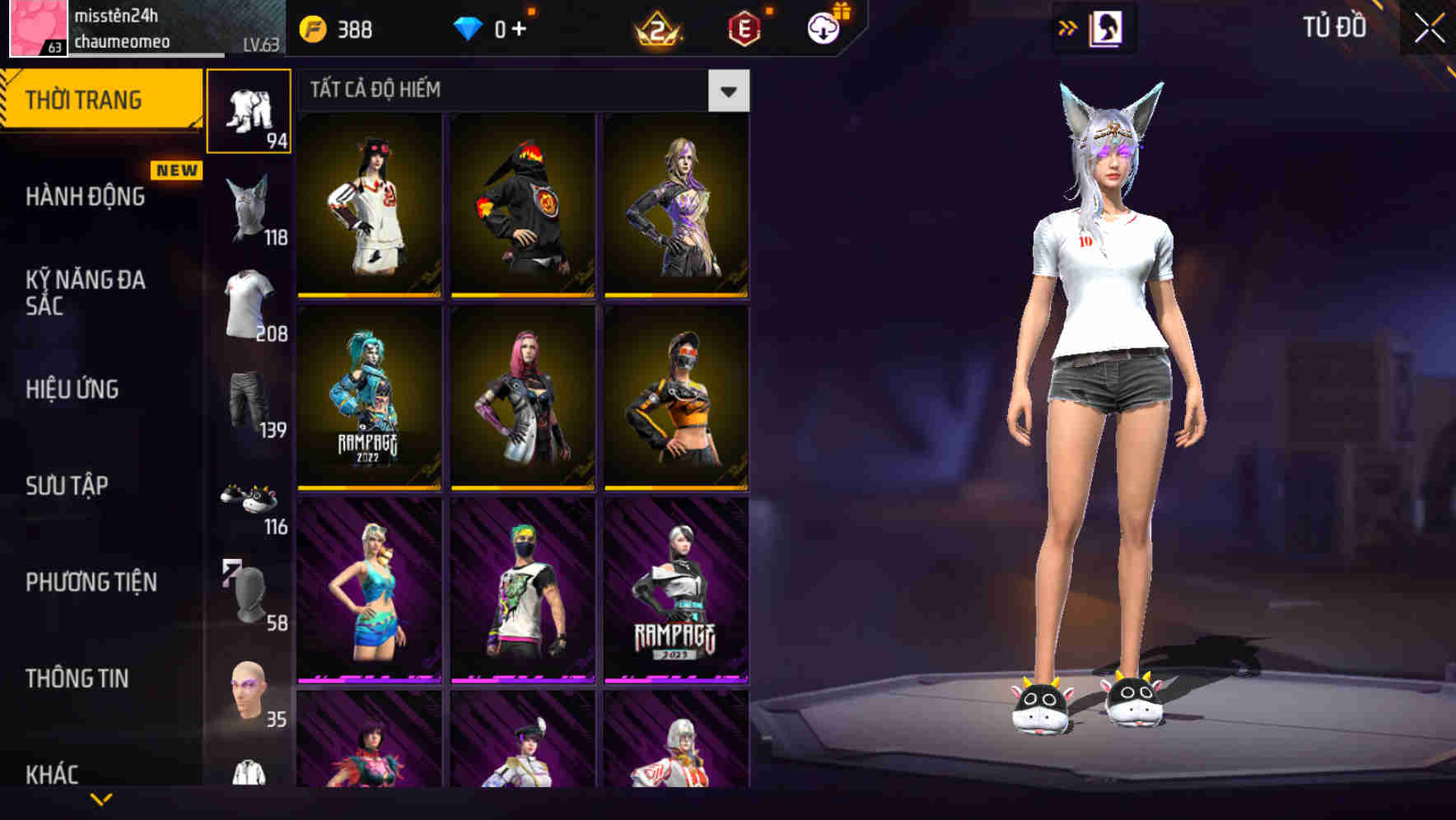
Task: Select the pants category icon showing 139
Action: coord(249,403)
